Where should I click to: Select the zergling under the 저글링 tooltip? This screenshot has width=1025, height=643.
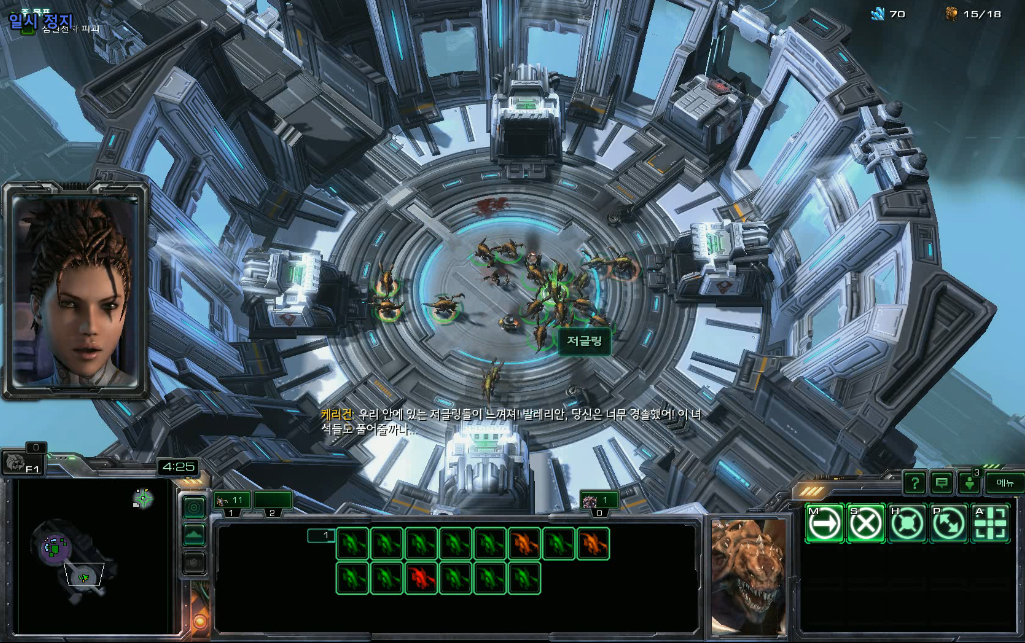point(546,305)
